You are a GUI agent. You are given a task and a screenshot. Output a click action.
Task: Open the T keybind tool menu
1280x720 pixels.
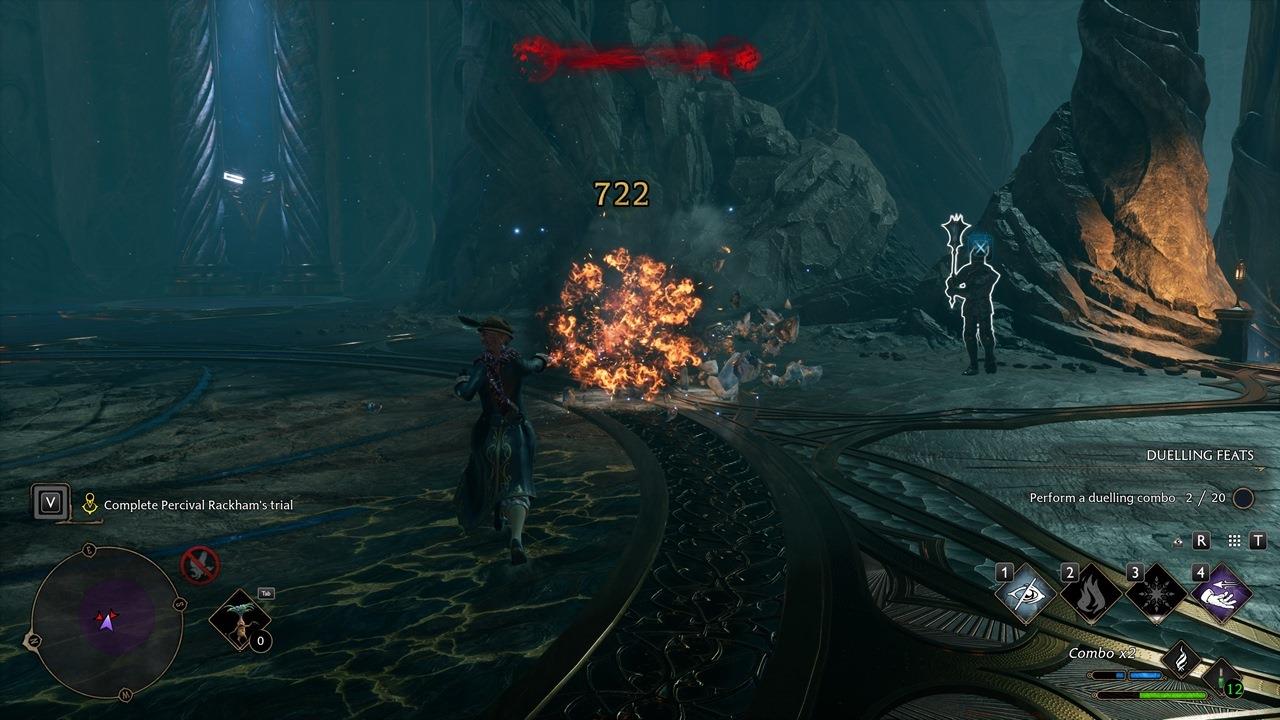[1257, 541]
